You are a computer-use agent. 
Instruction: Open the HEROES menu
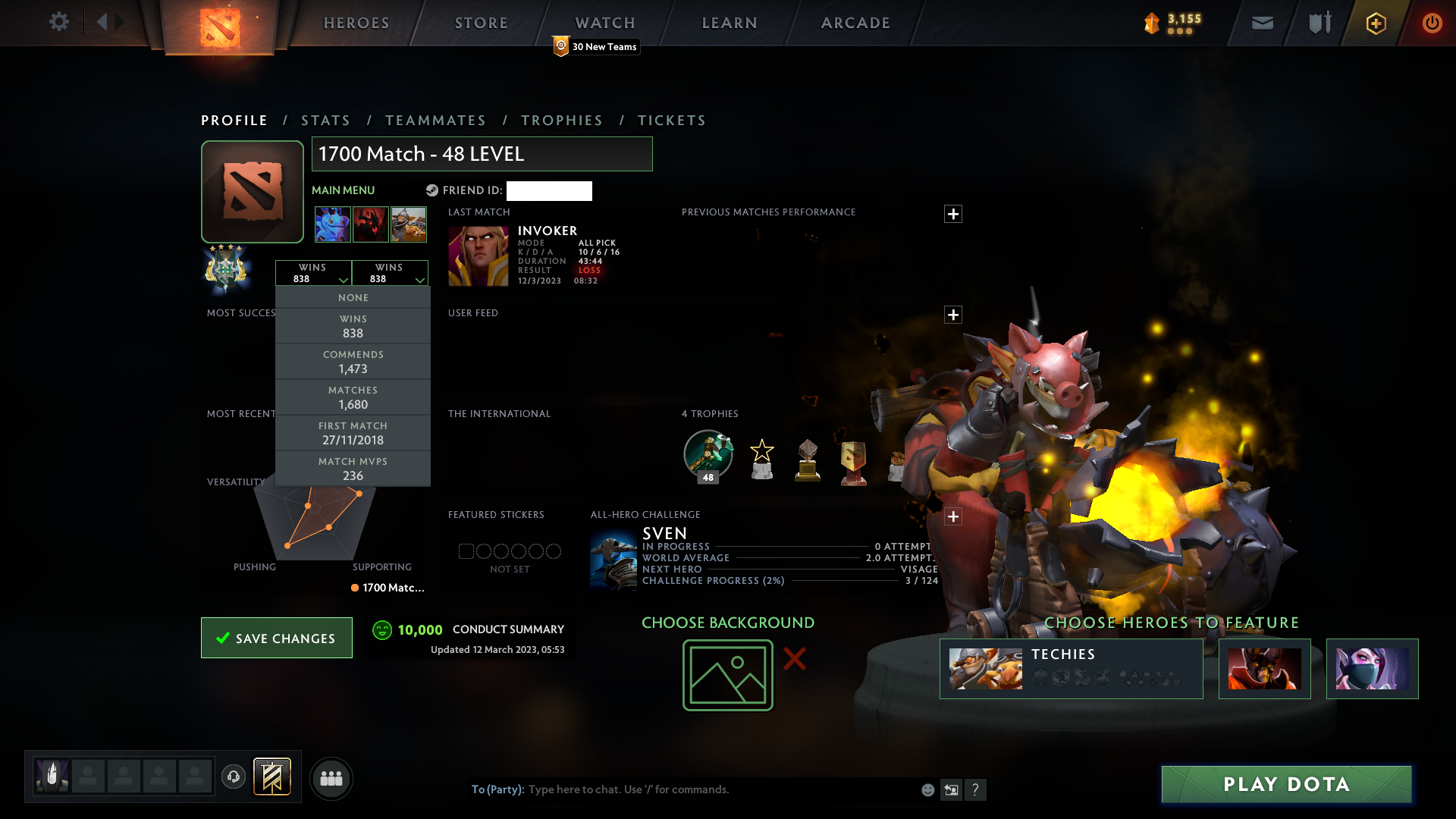click(356, 23)
